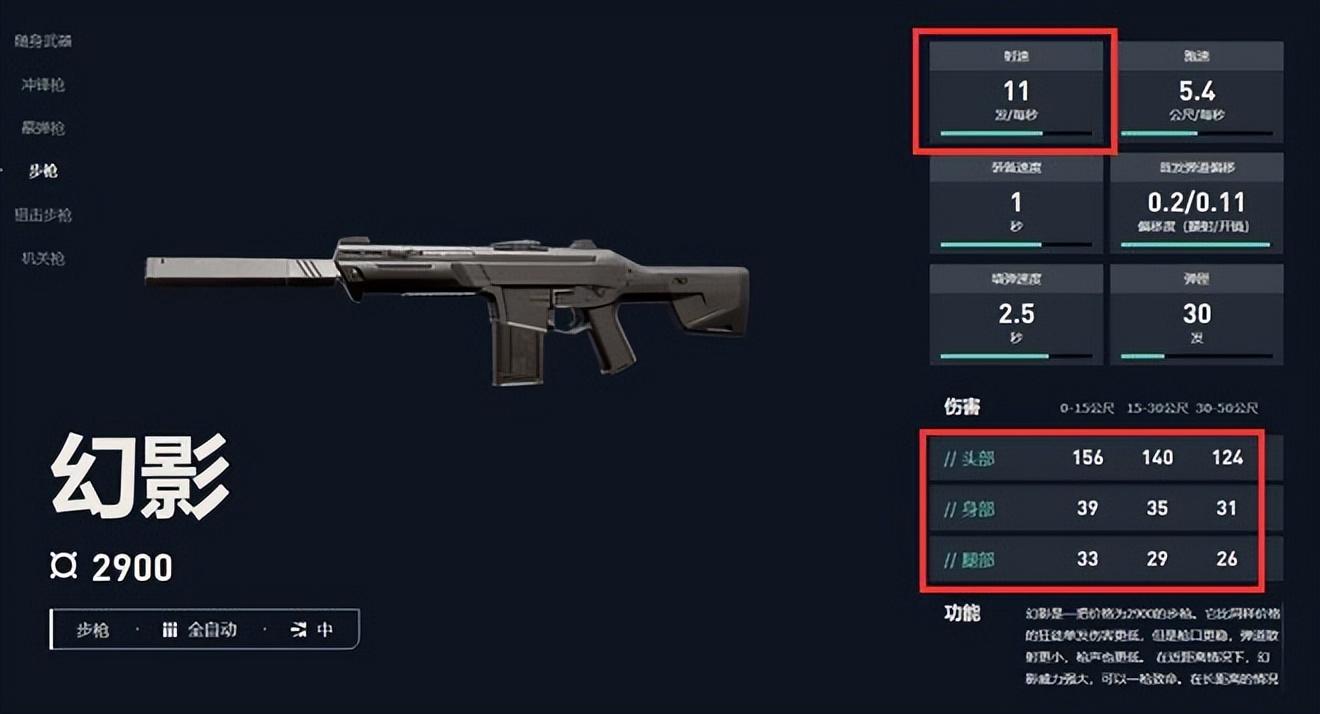Select the 随身武器 sidearms category
Viewport: 1320px width, 714px height.
coord(43,41)
